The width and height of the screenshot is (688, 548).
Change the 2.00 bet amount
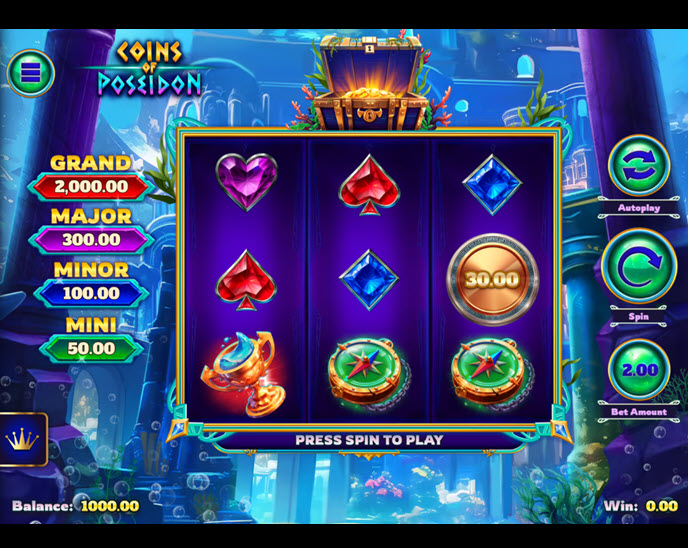coord(639,369)
